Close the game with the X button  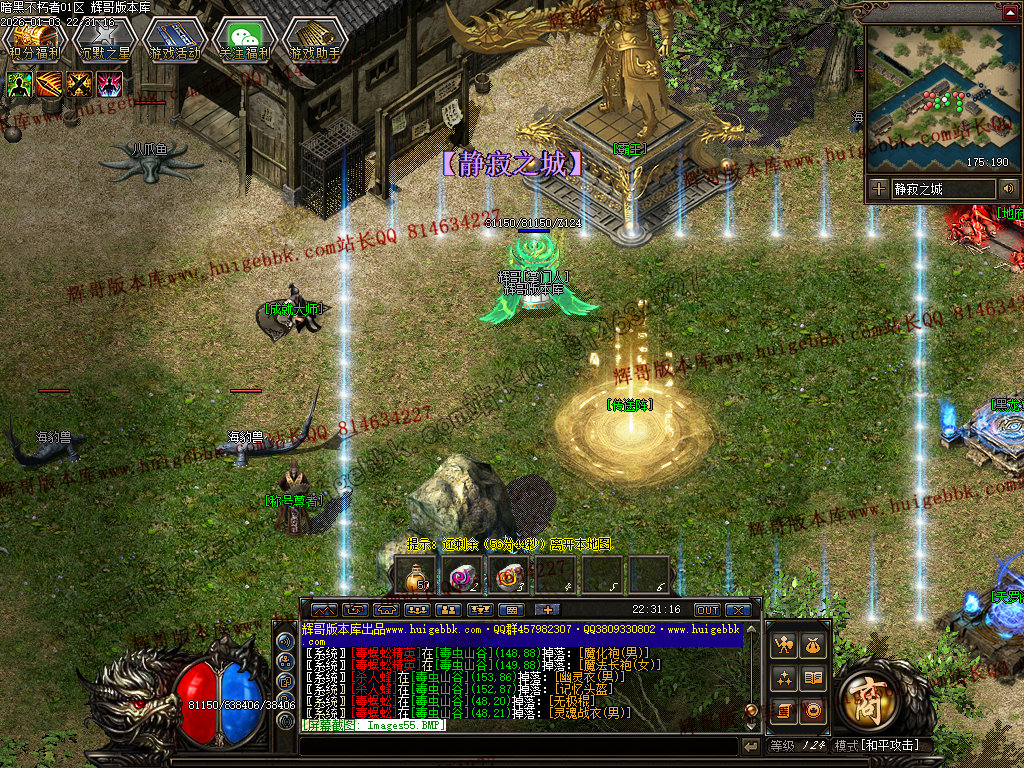pos(738,609)
